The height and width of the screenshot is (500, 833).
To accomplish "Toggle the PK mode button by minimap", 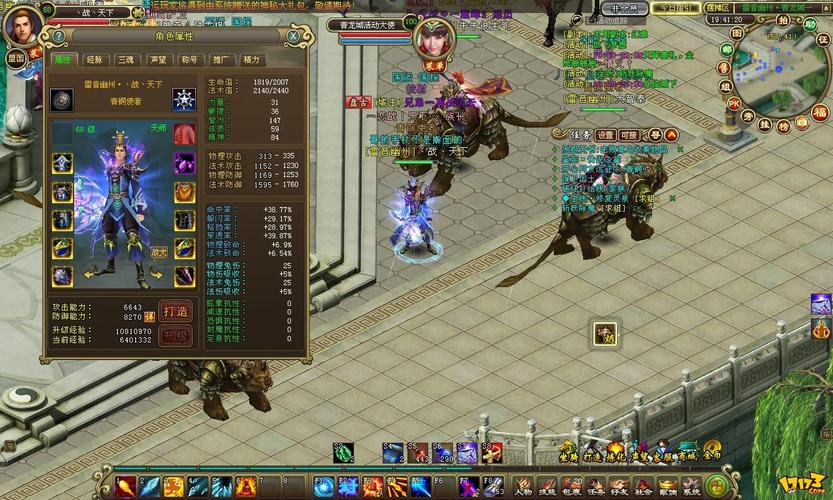I will 733,103.
